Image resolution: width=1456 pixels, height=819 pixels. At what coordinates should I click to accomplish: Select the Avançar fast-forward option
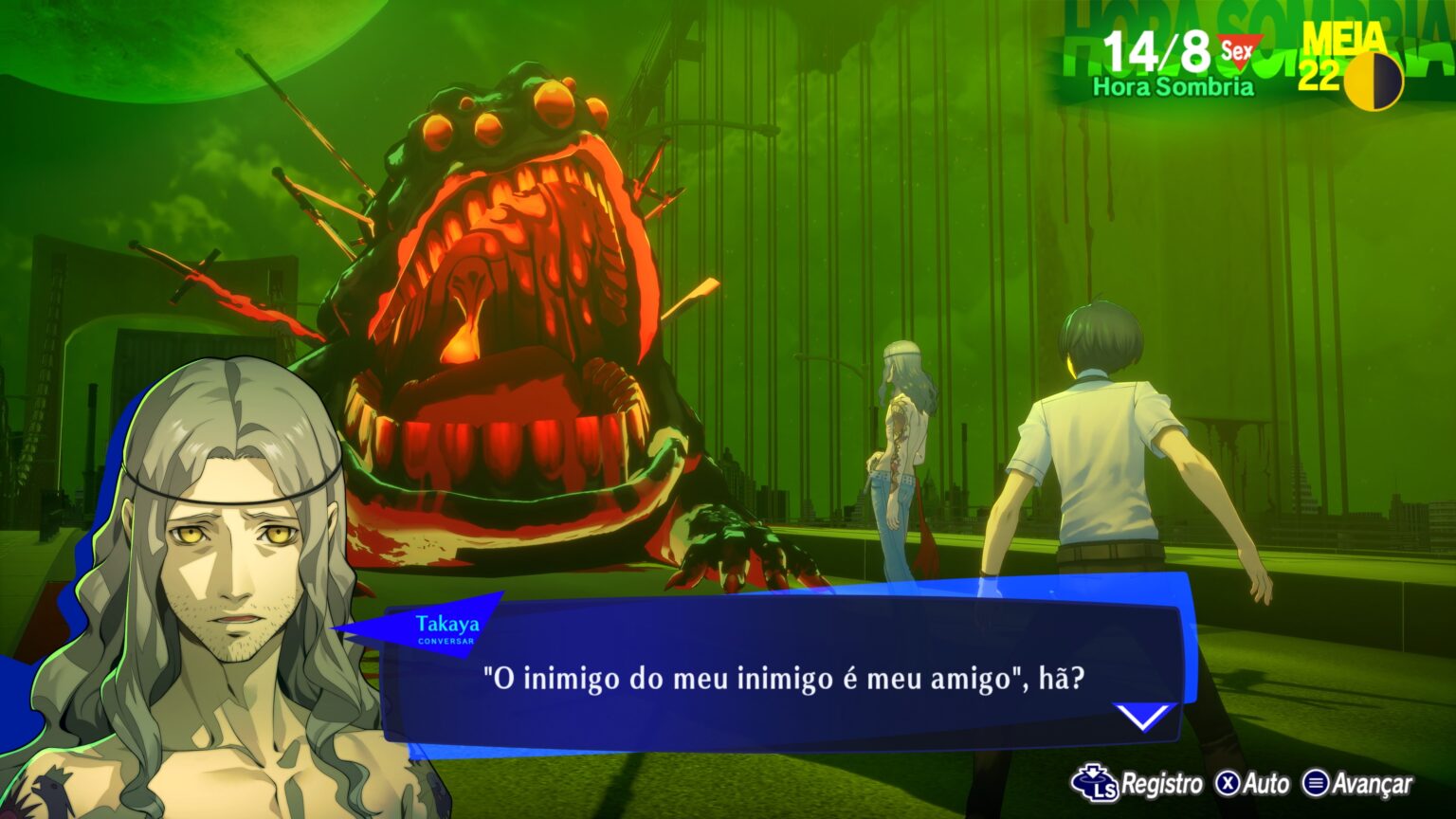point(1357,784)
